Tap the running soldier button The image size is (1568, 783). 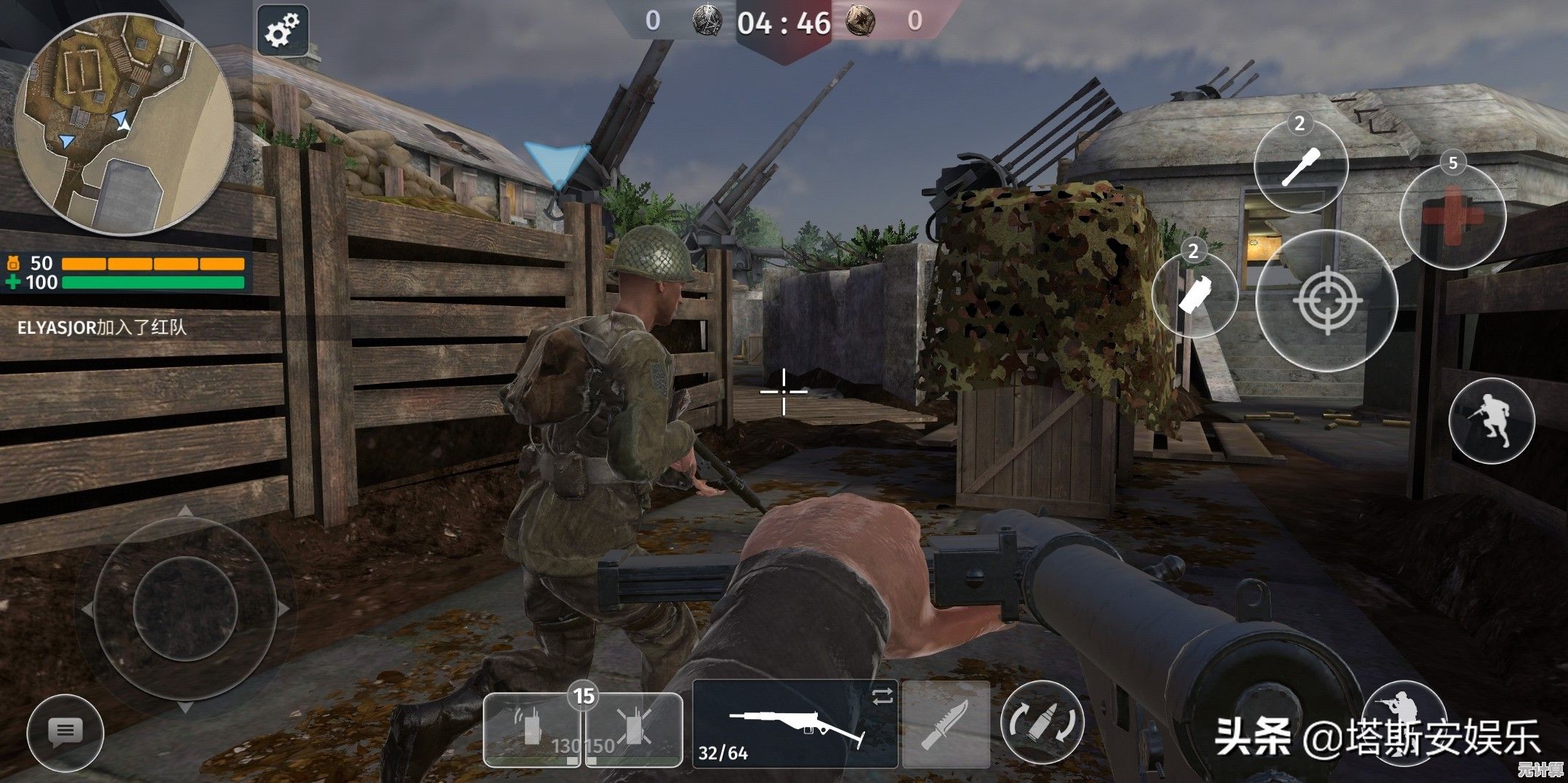tap(1491, 422)
